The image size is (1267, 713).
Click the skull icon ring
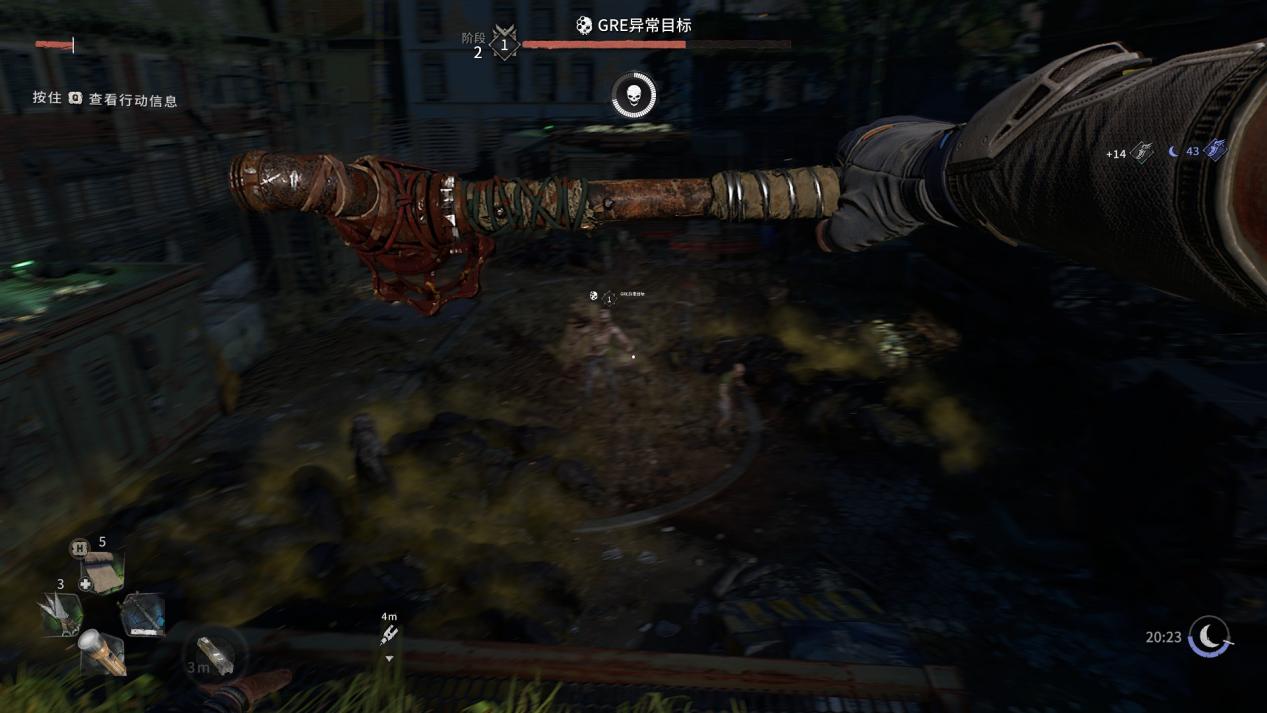click(633, 96)
